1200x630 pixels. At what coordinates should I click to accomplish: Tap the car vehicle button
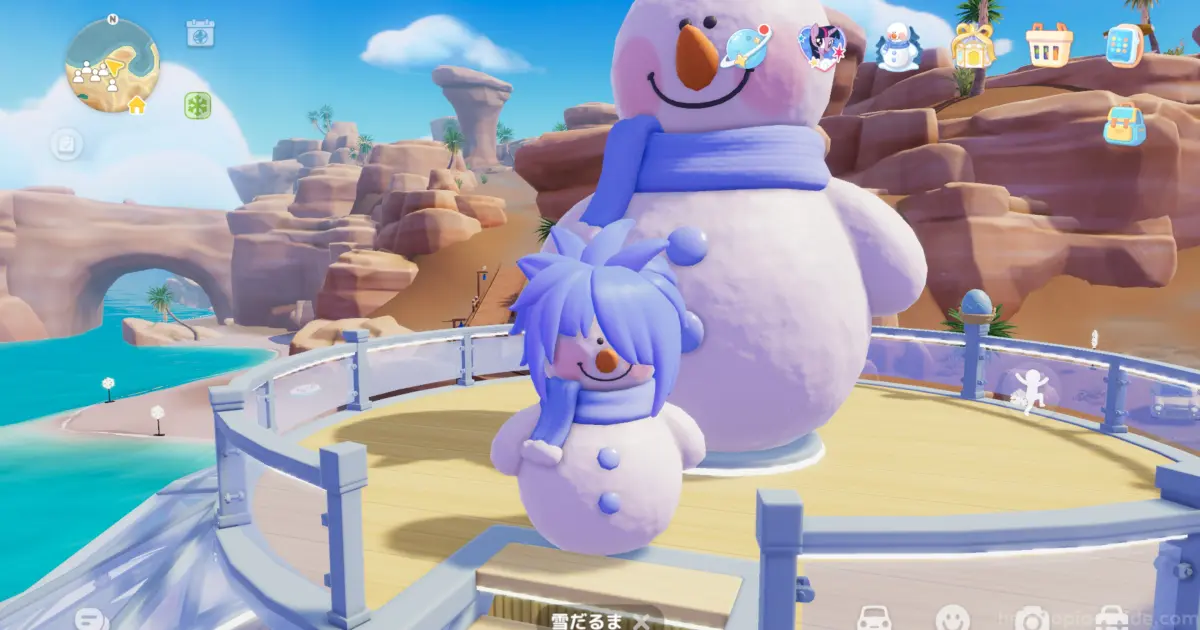click(875, 619)
